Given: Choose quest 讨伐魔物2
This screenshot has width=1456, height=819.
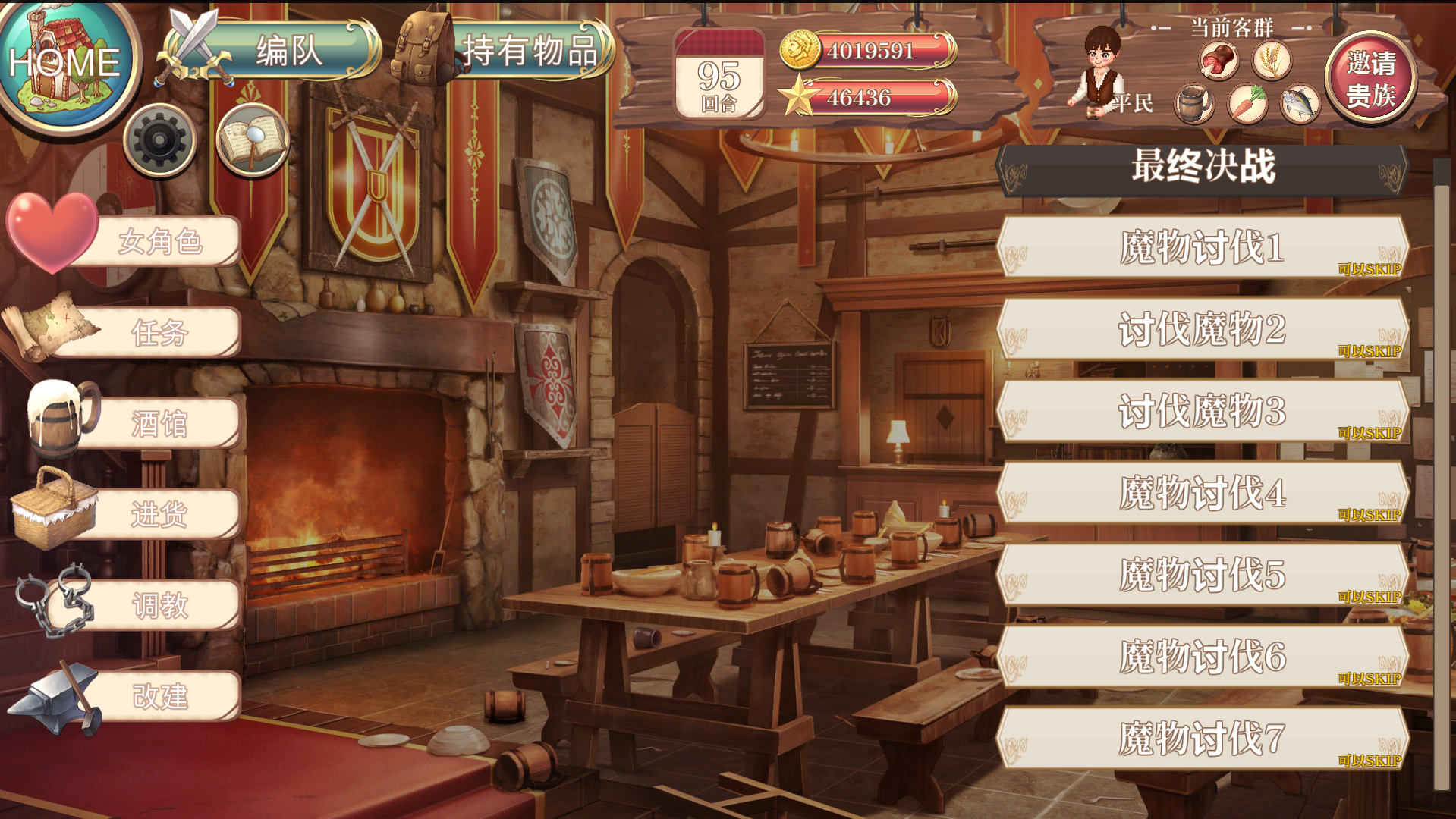Looking at the screenshot, I should point(1203,329).
